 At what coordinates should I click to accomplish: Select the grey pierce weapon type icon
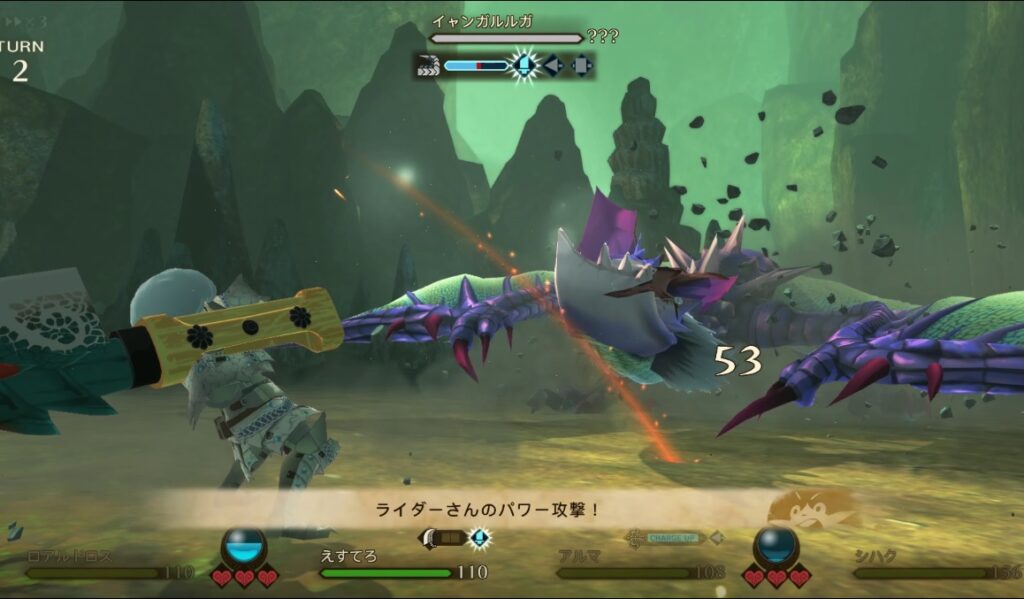point(552,66)
